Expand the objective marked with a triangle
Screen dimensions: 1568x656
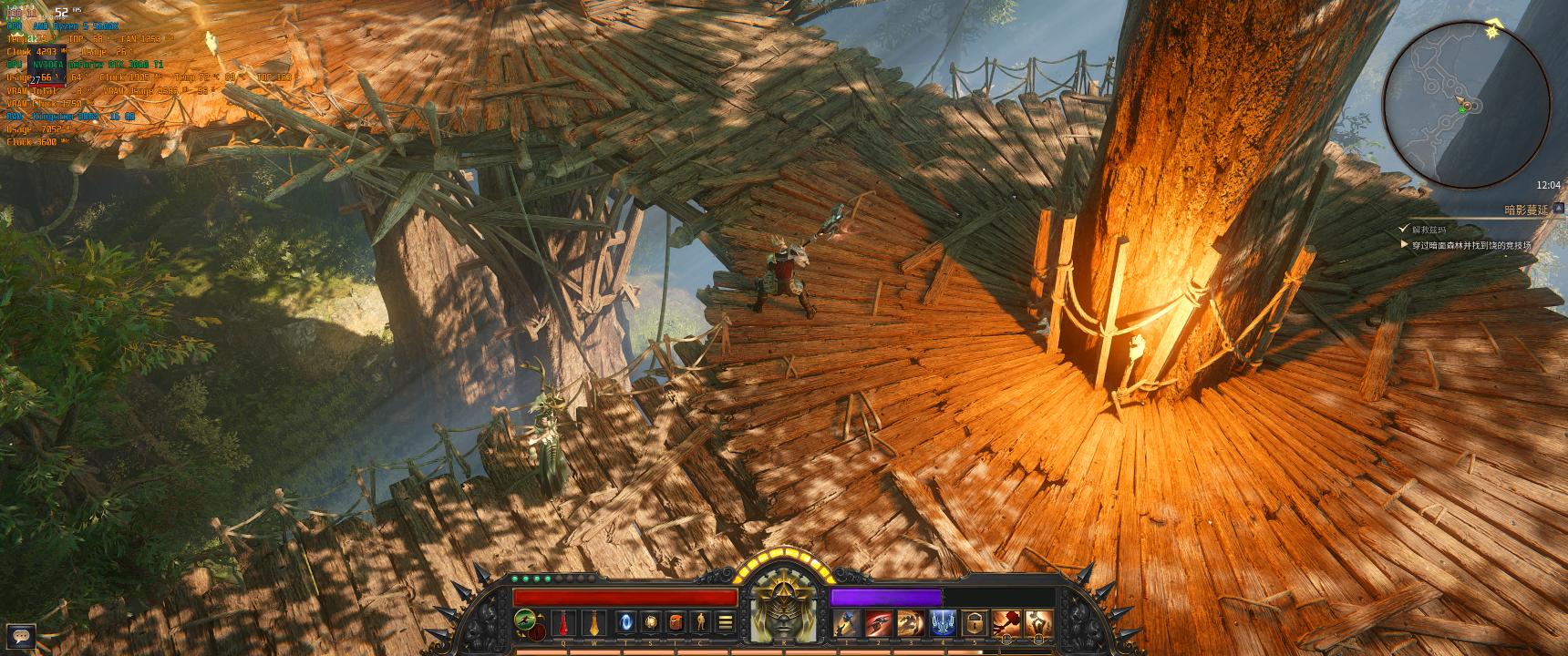(1406, 243)
